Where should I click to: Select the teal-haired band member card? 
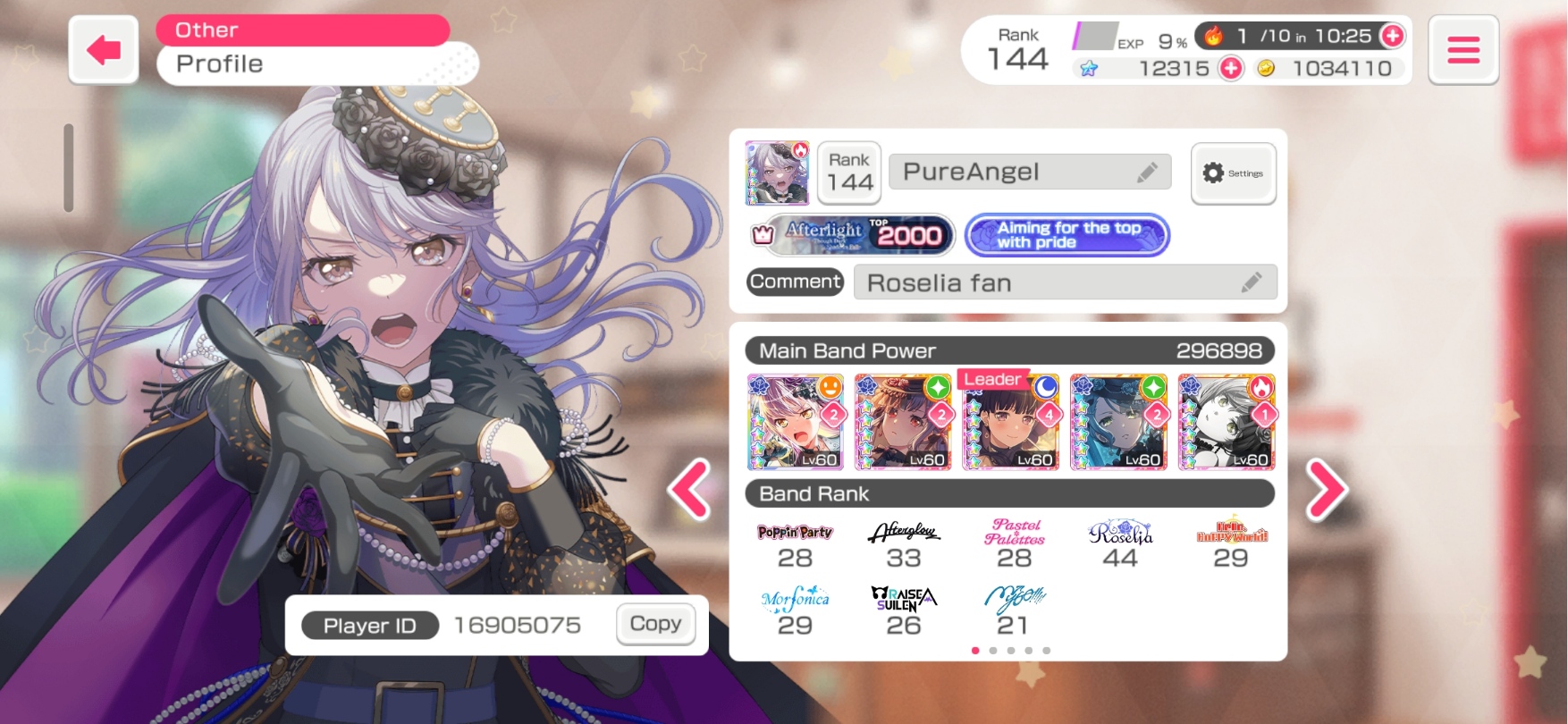point(1118,422)
